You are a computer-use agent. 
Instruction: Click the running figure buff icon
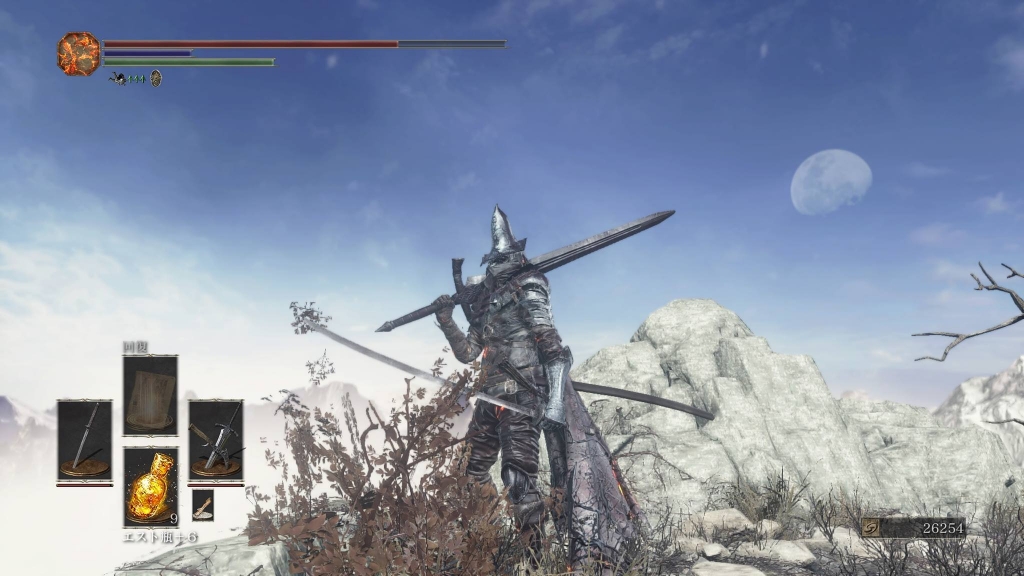[118, 78]
